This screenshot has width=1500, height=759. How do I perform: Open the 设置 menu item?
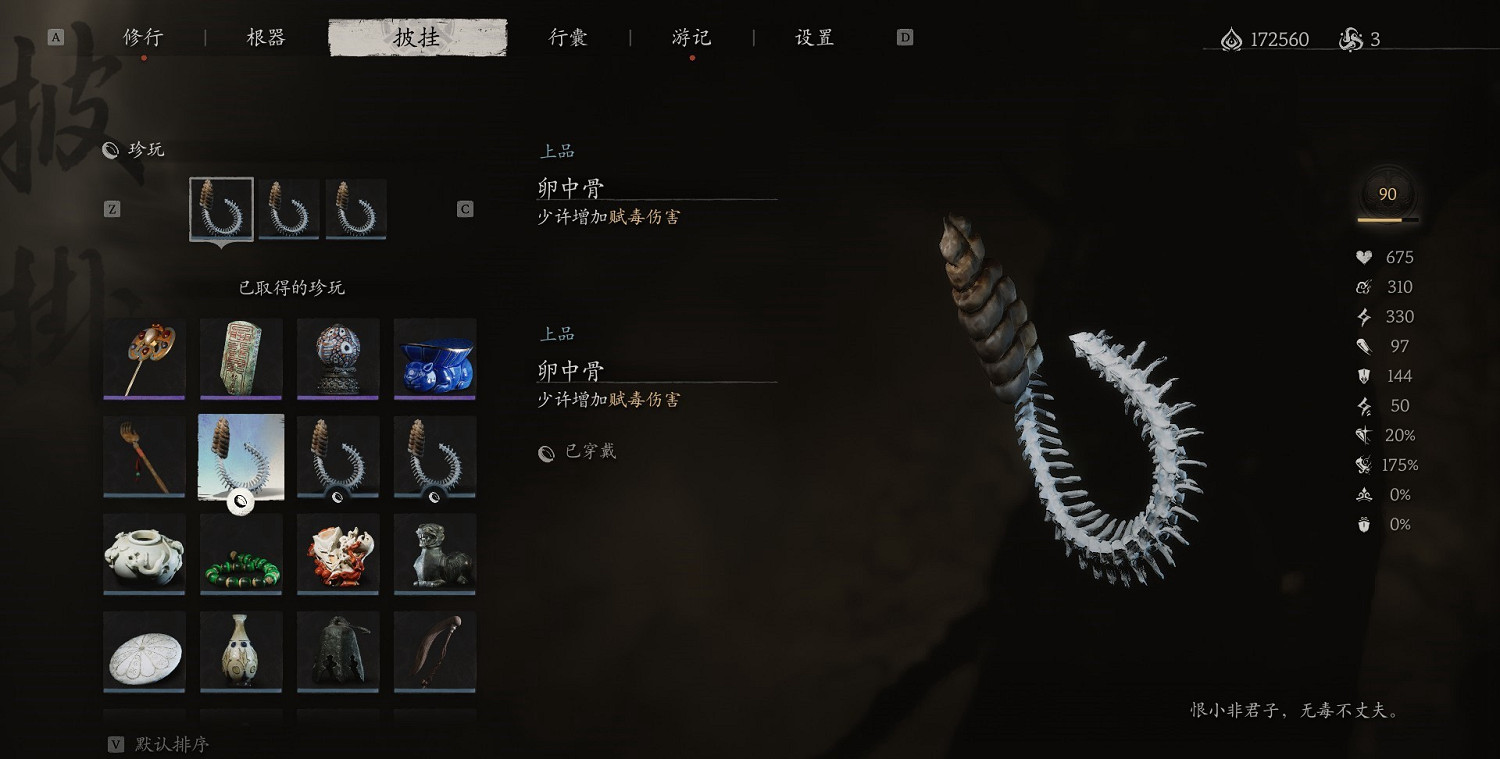pos(812,37)
